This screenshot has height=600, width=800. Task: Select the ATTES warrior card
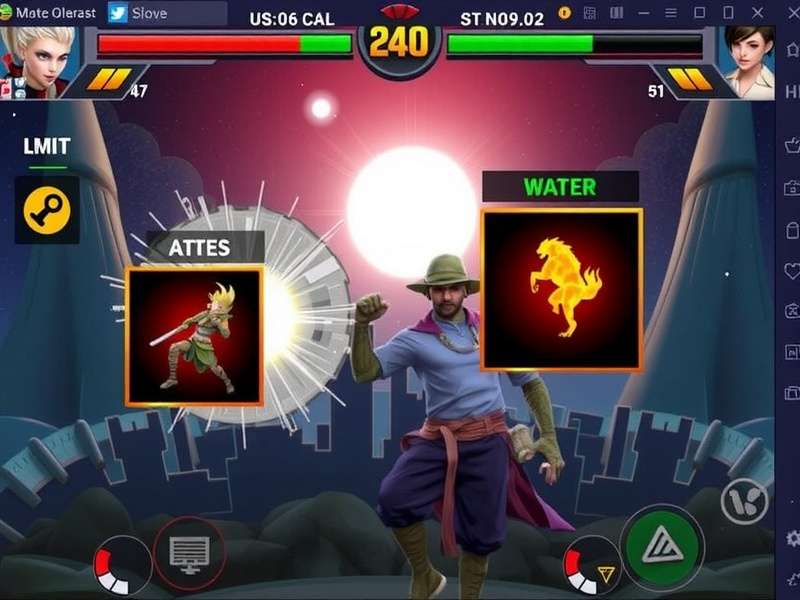pyautogui.click(x=194, y=336)
